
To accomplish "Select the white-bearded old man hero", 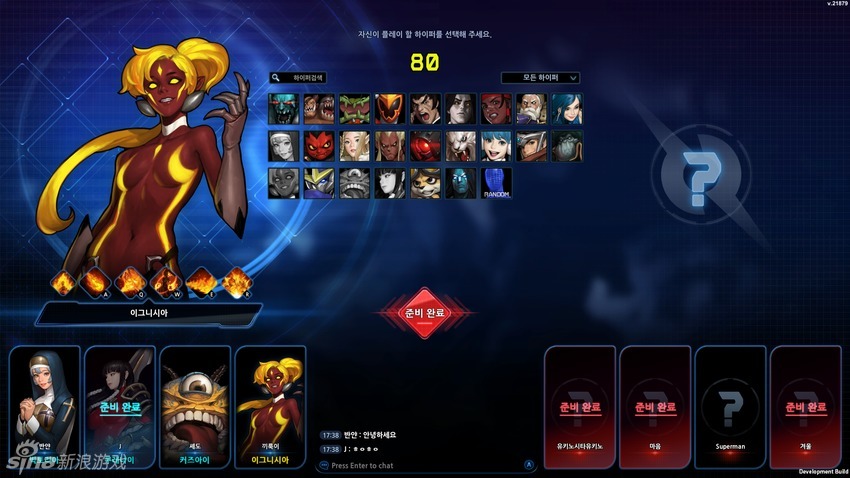I will click(532, 108).
